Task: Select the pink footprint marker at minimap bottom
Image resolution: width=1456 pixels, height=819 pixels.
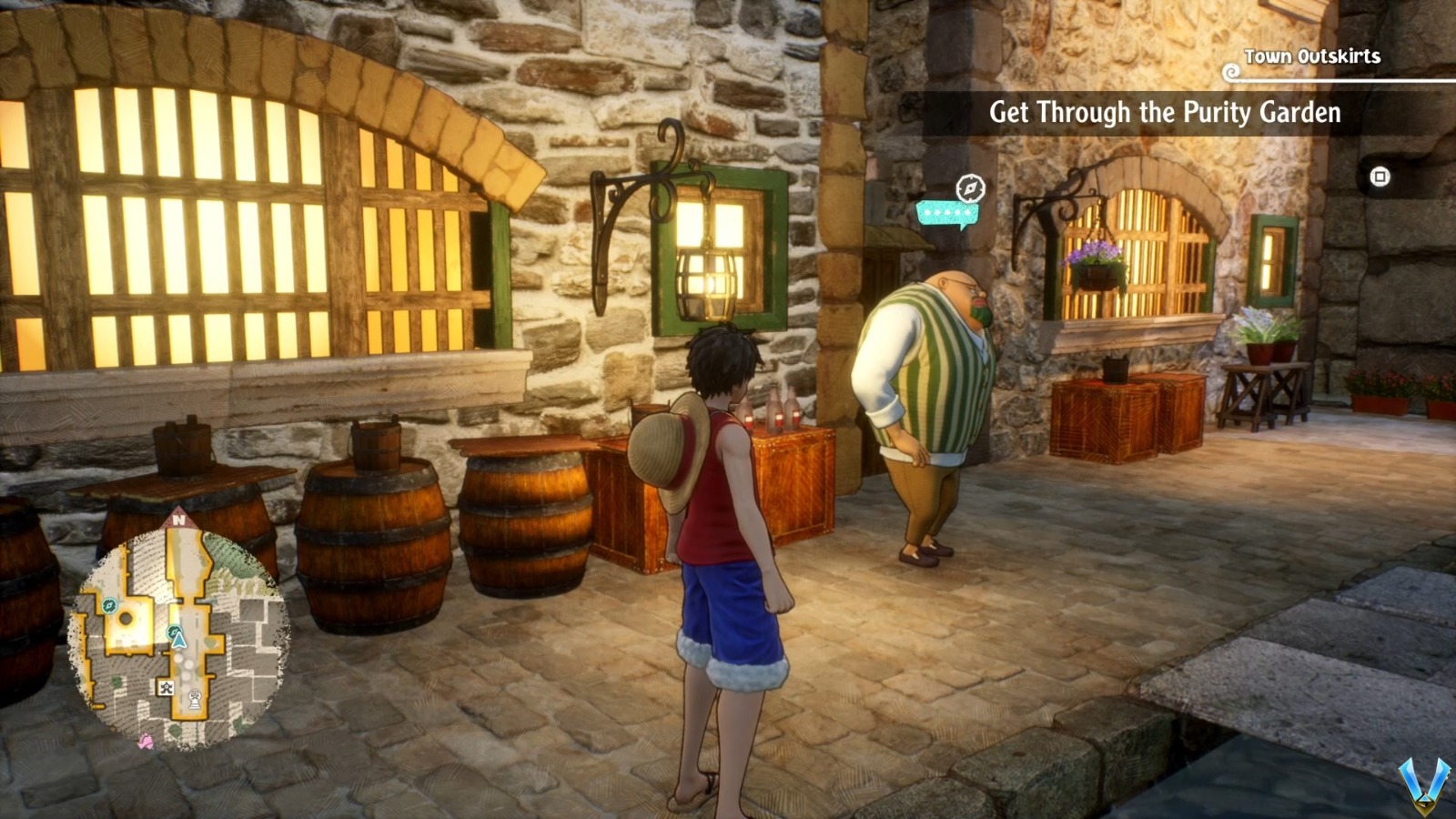Action: point(145,740)
